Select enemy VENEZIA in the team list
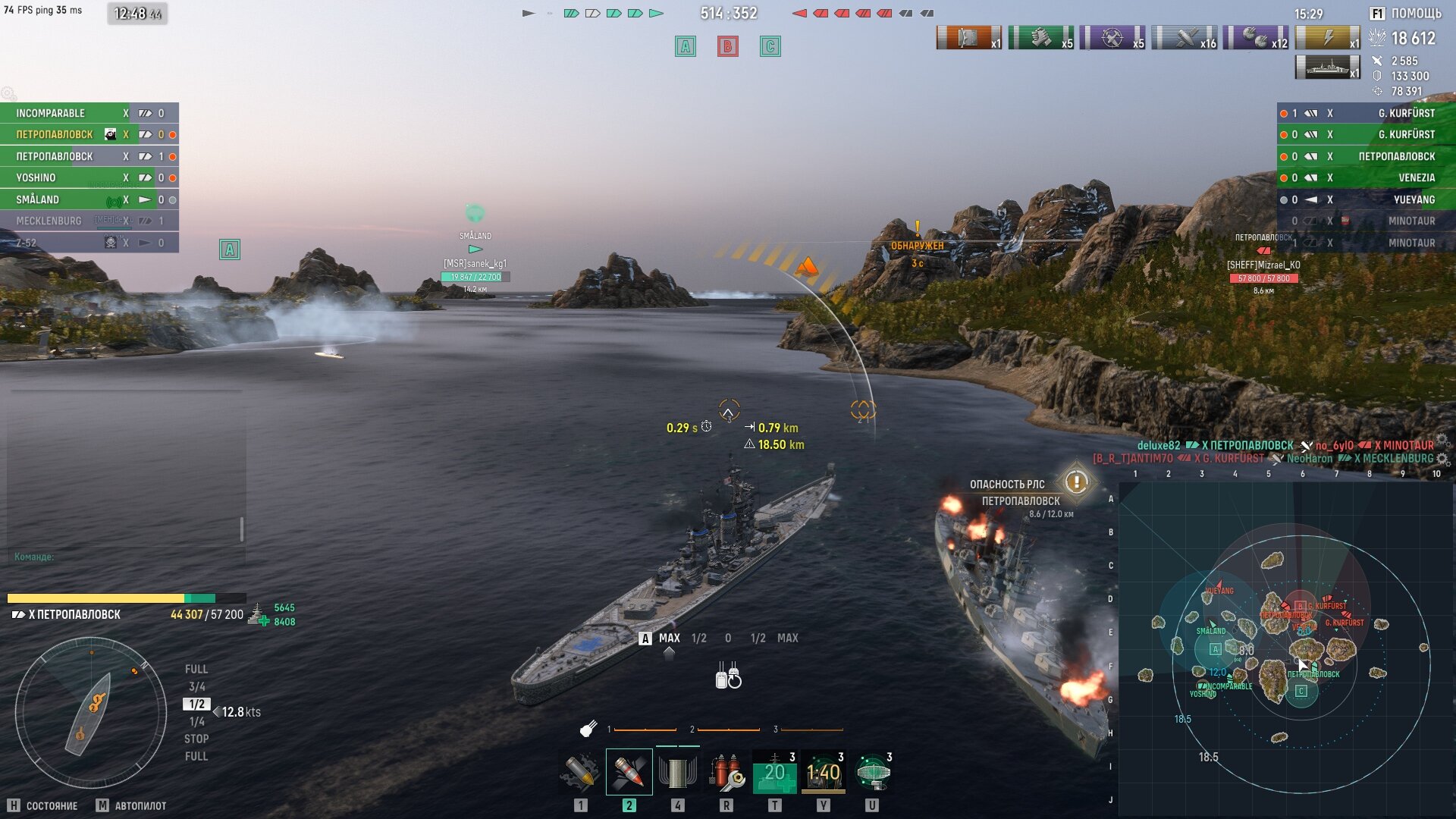This screenshot has height=819, width=1456. coord(1416,177)
